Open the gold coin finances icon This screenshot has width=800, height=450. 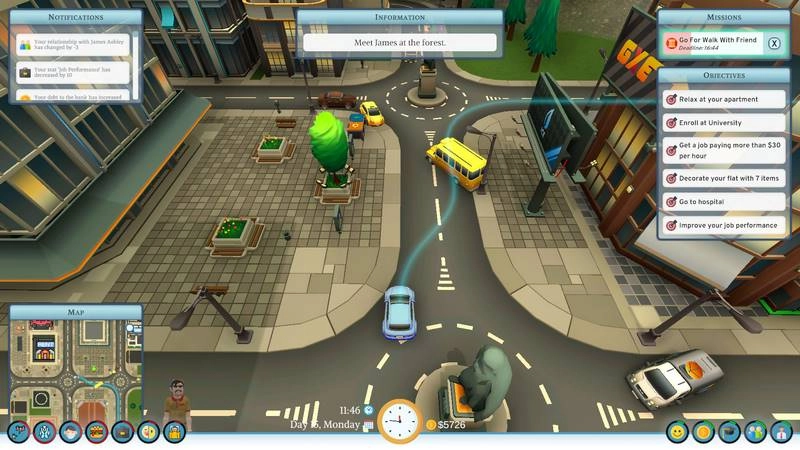[703, 433]
